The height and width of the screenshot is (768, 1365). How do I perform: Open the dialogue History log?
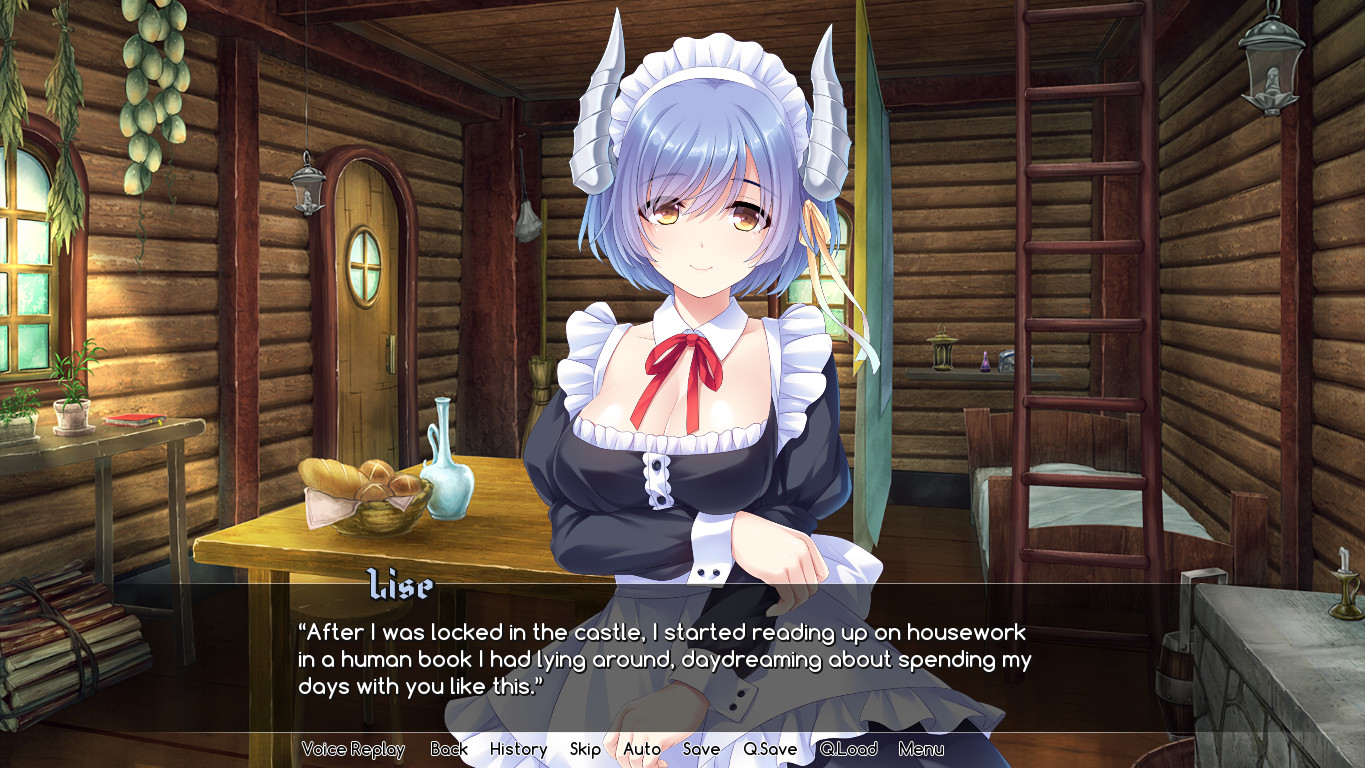tap(517, 749)
